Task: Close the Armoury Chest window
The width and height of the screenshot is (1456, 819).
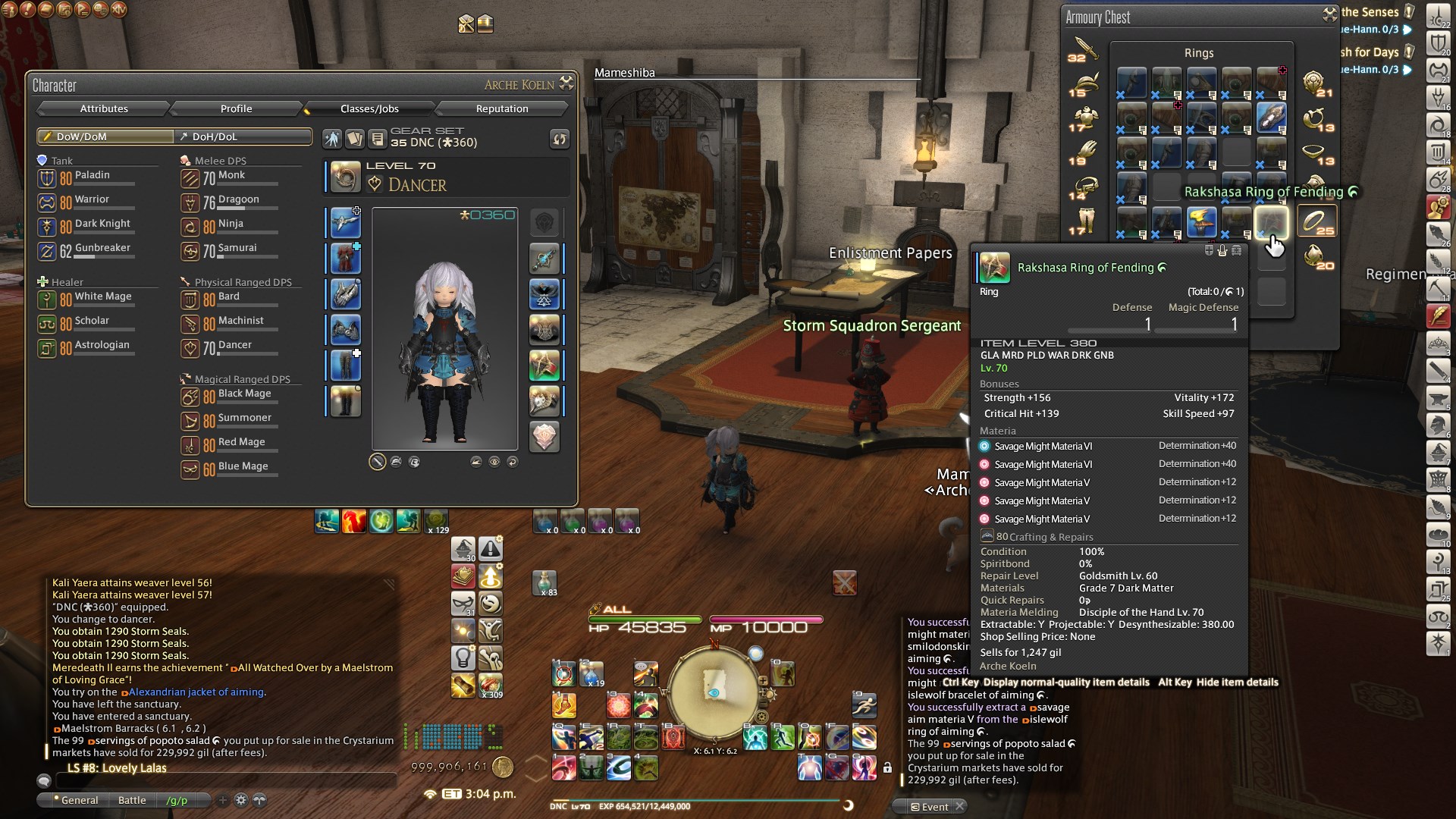Action: (x=1329, y=14)
